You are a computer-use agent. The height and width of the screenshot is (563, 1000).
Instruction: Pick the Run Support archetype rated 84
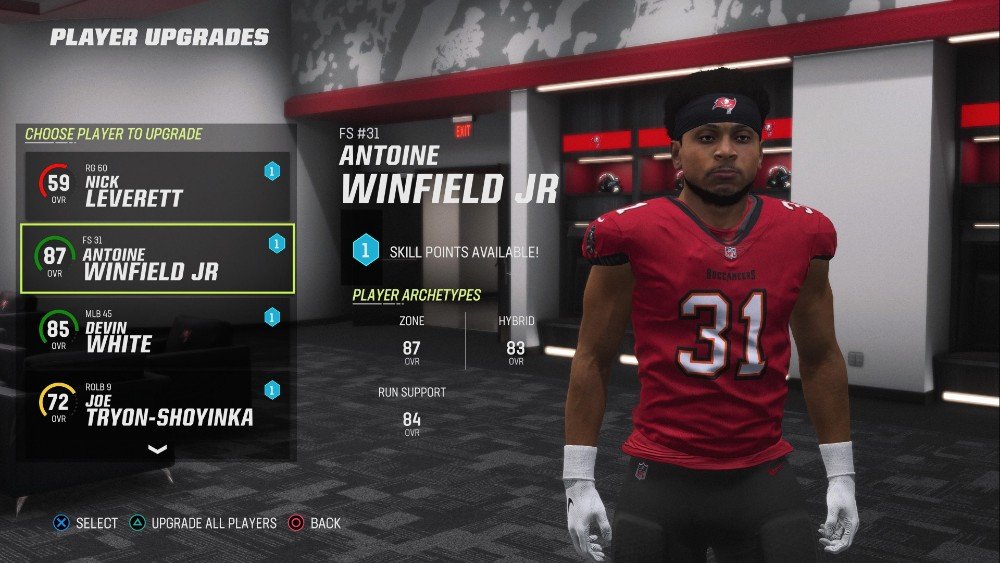click(411, 410)
